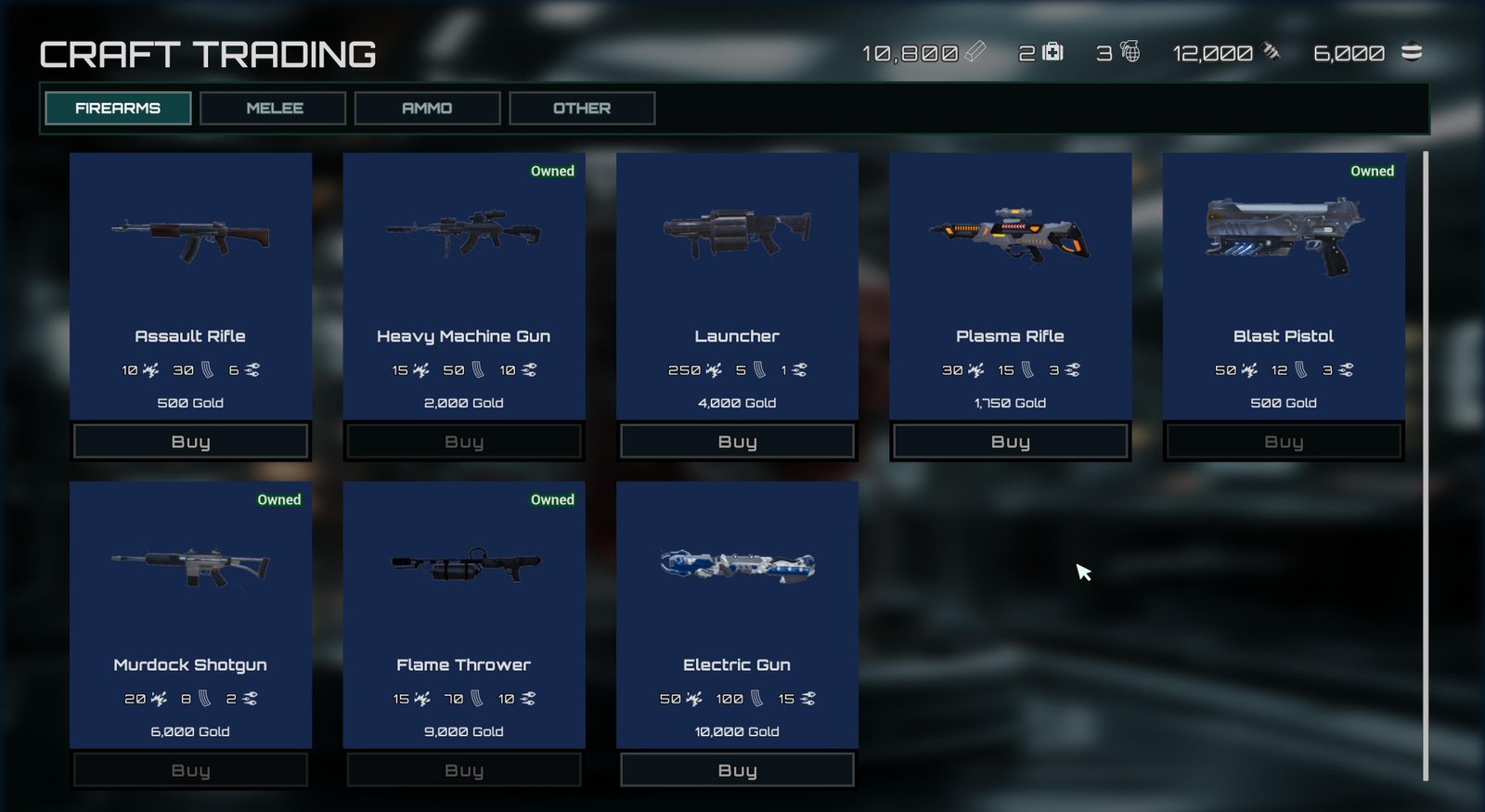Choose the Launcher weapon image

737,232
